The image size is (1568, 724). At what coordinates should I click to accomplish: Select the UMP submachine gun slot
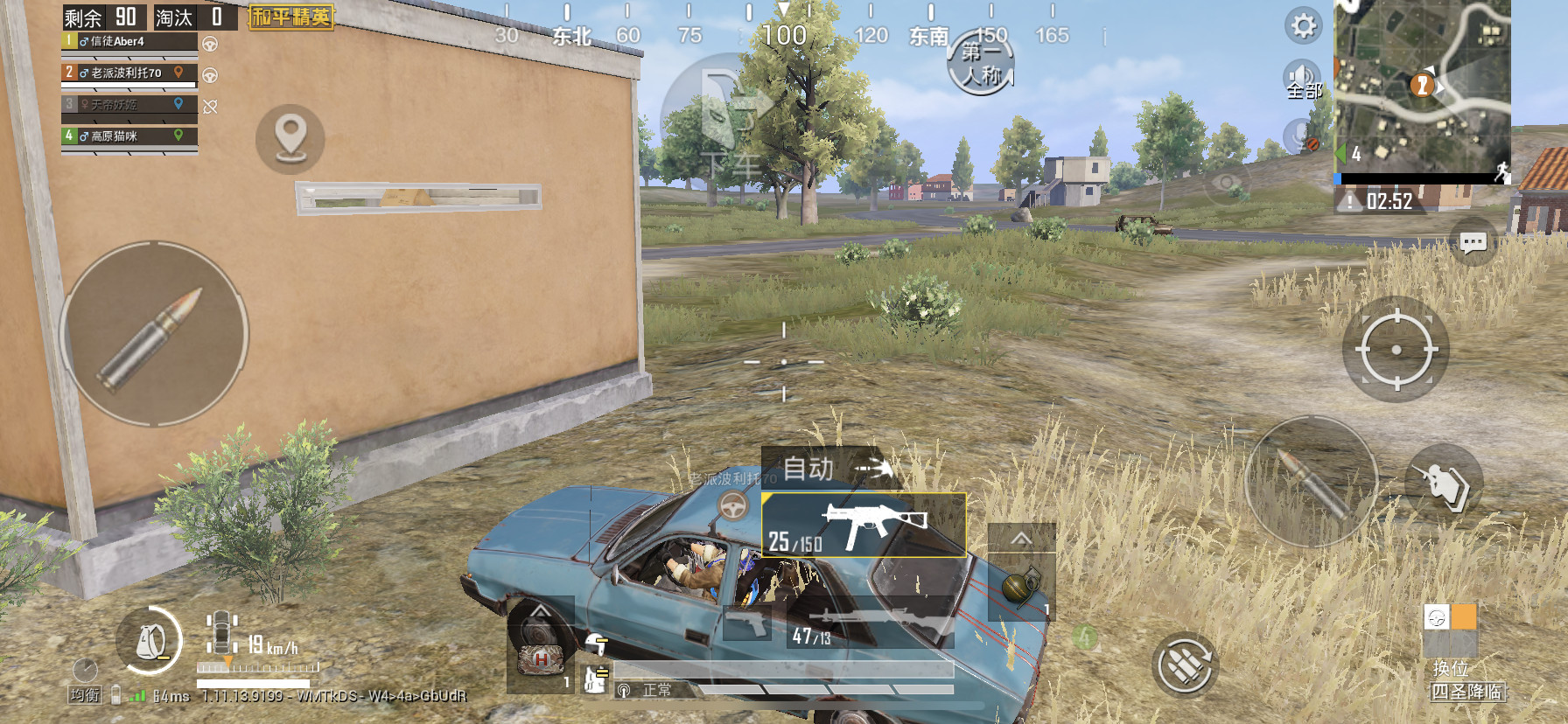(864, 526)
